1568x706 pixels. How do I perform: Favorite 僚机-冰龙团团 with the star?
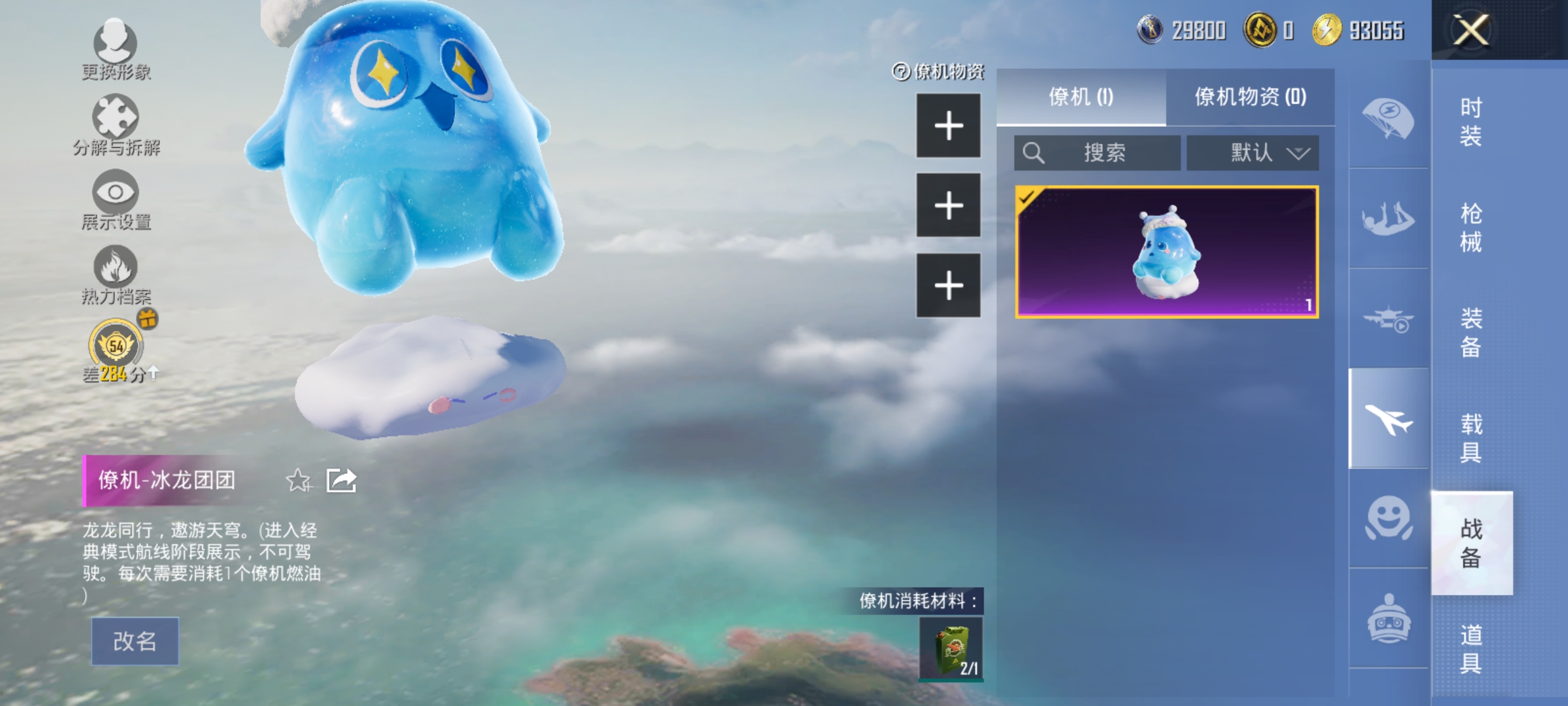pyautogui.click(x=299, y=480)
